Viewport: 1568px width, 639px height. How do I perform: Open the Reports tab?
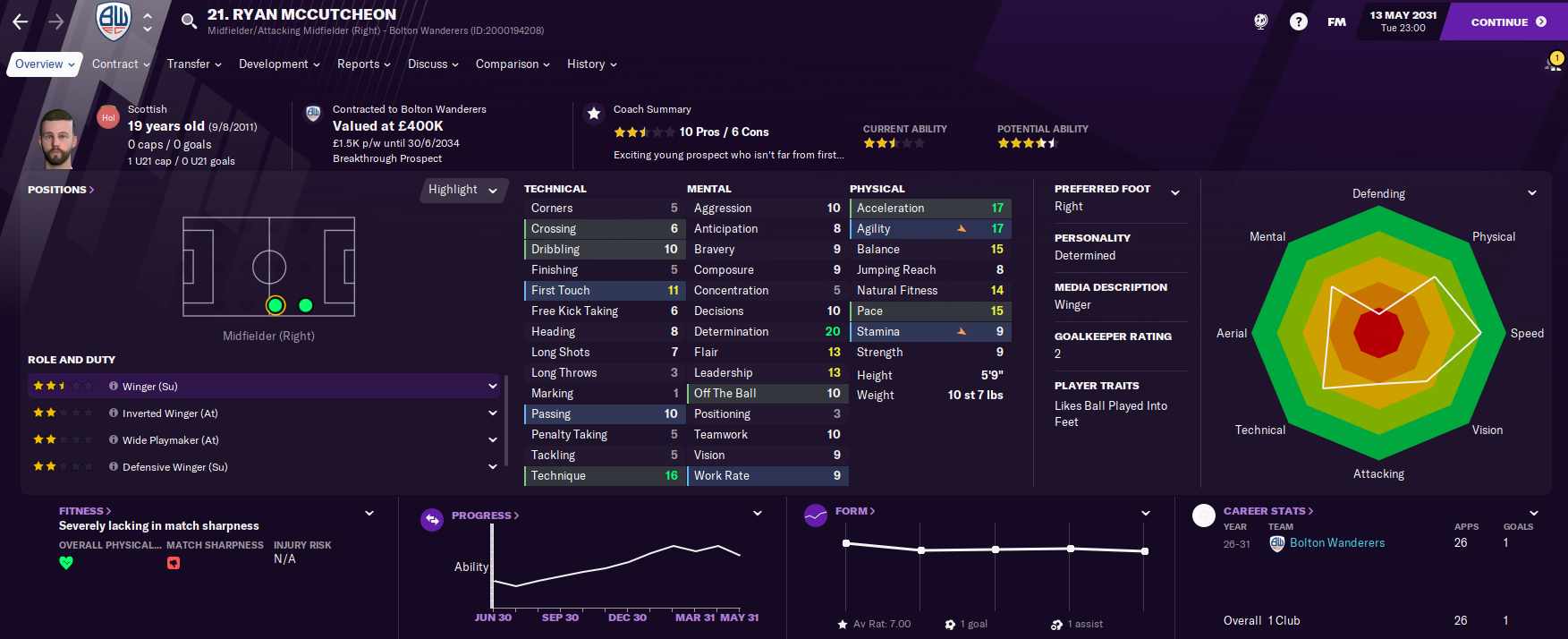[x=363, y=64]
